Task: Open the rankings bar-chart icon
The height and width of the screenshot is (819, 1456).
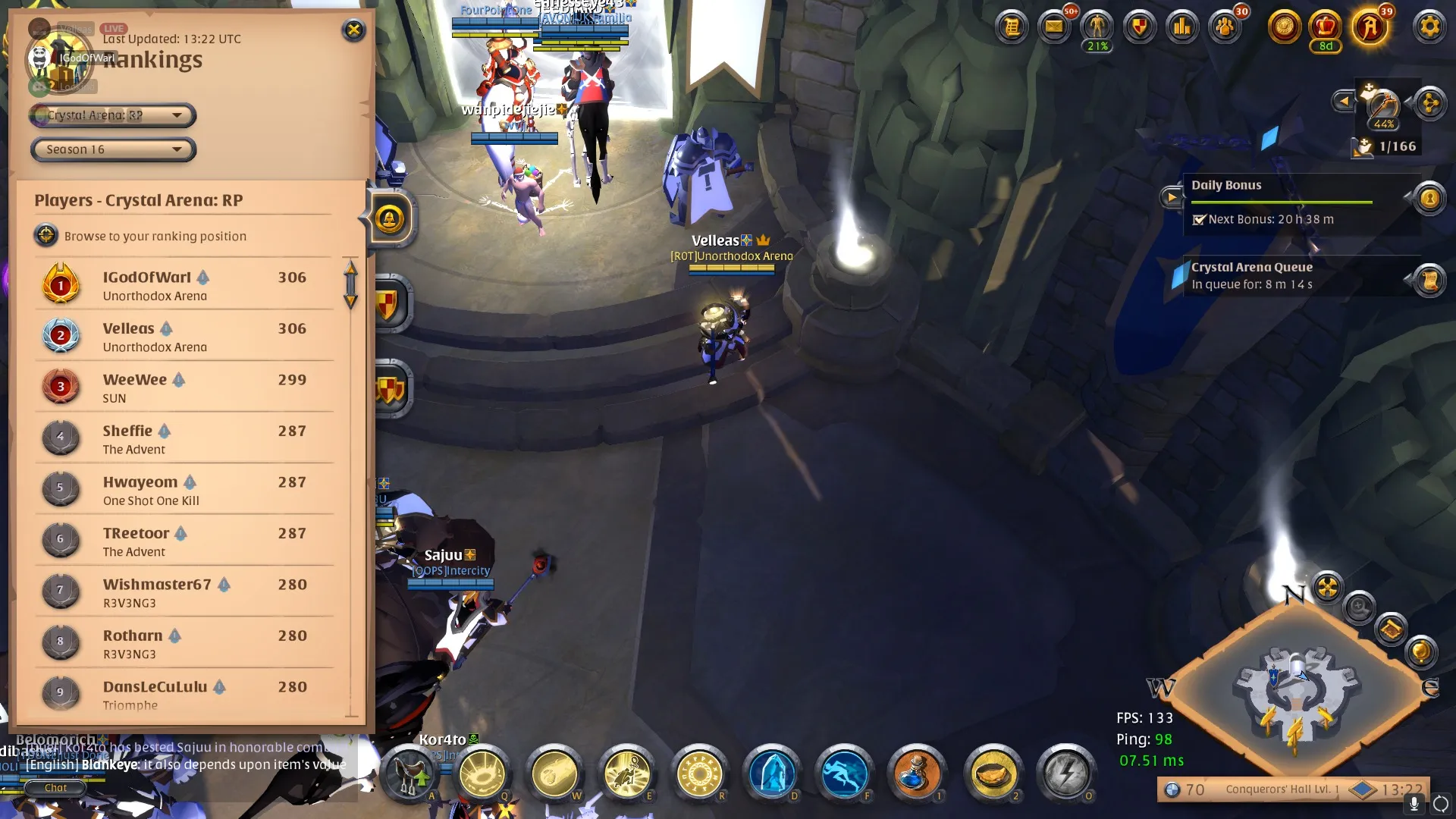Action: 1182,27
